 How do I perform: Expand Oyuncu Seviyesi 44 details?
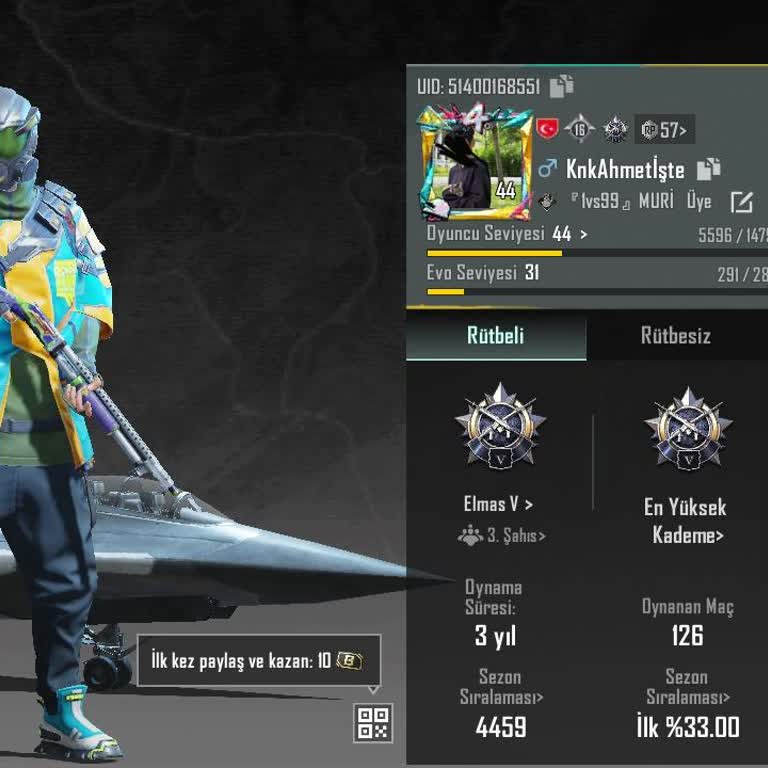pyautogui.click(x=508, y=234)
